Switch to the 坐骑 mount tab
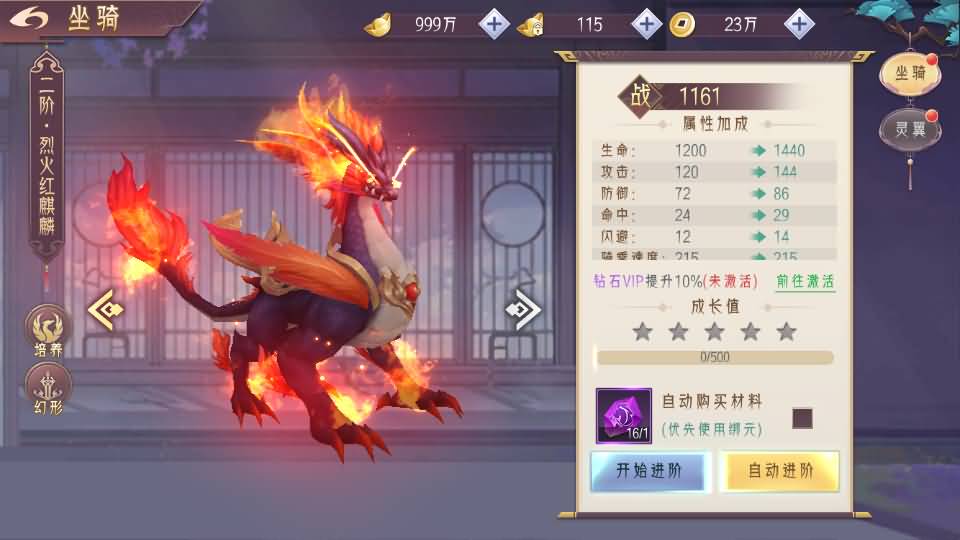The width and height of the screenshot is (960, 540). point(910,72)
